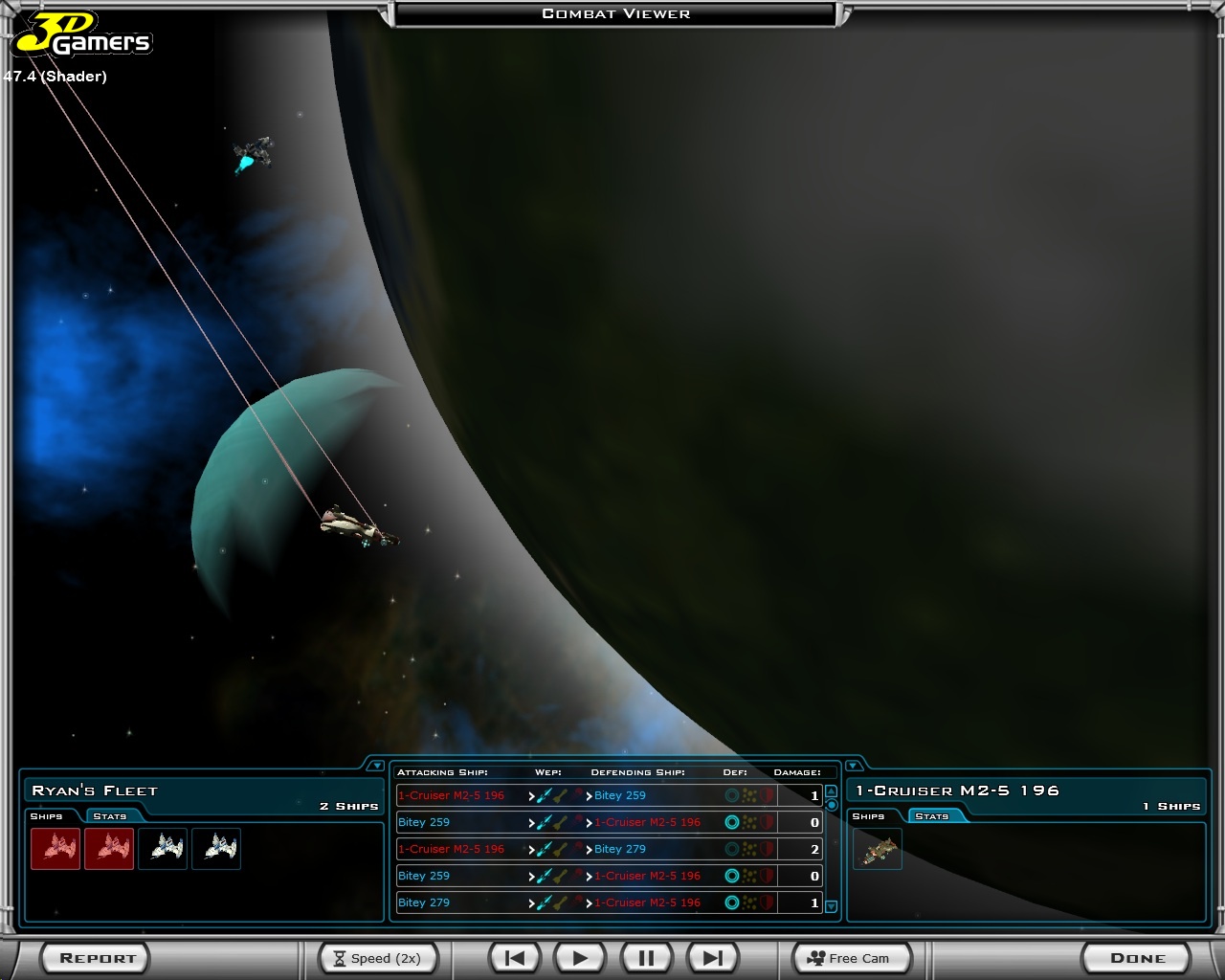Click the camera icon on the Free Cam button
Image resolution: width=1225 pixels, height=980 pixels.
click(816, 957)
